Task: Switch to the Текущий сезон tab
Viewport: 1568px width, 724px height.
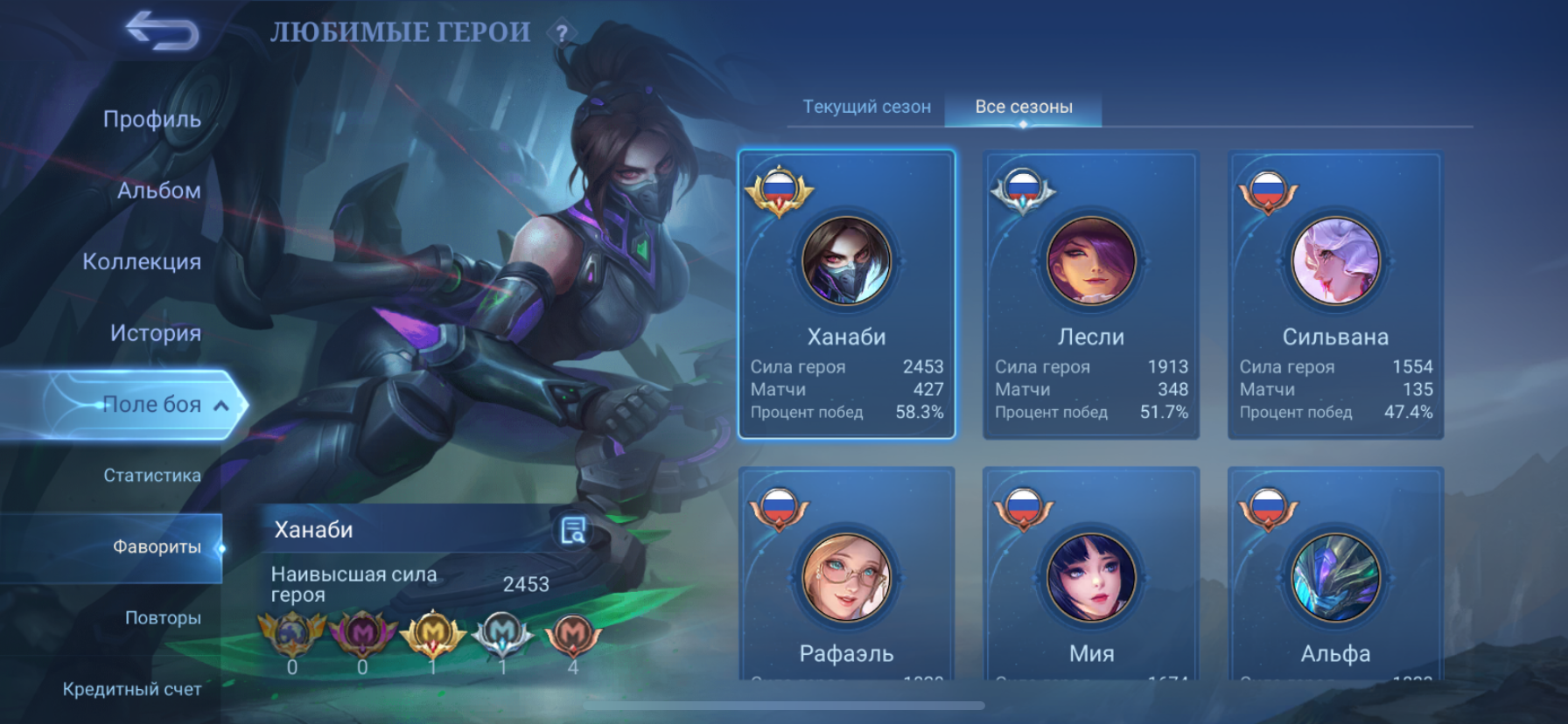Action: coord(866,107)
